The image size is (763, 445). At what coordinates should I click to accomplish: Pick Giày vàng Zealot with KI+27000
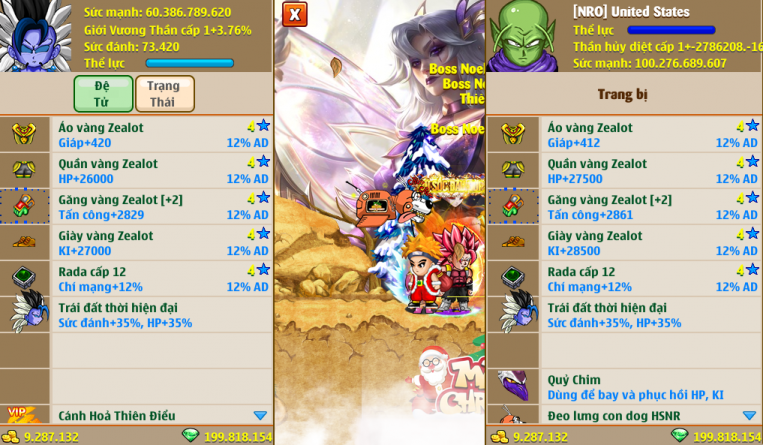tap(160, 243)
